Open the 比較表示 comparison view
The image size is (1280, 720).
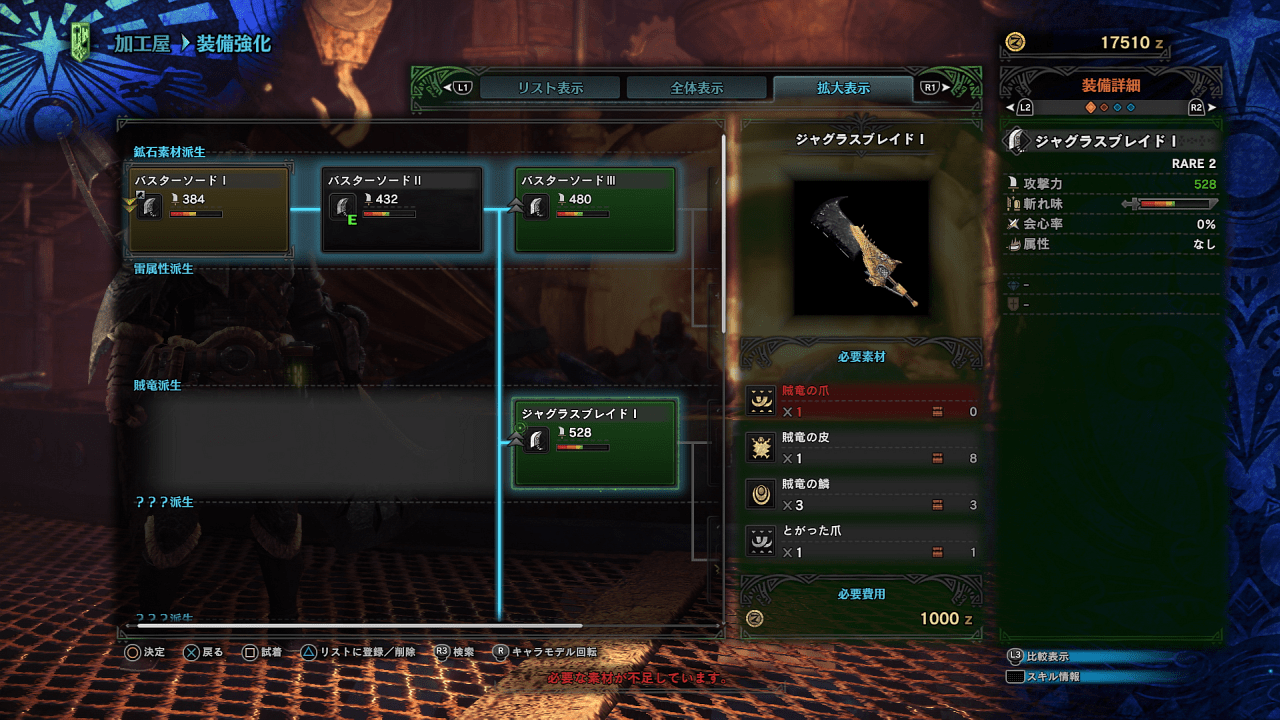(1047, 657)
